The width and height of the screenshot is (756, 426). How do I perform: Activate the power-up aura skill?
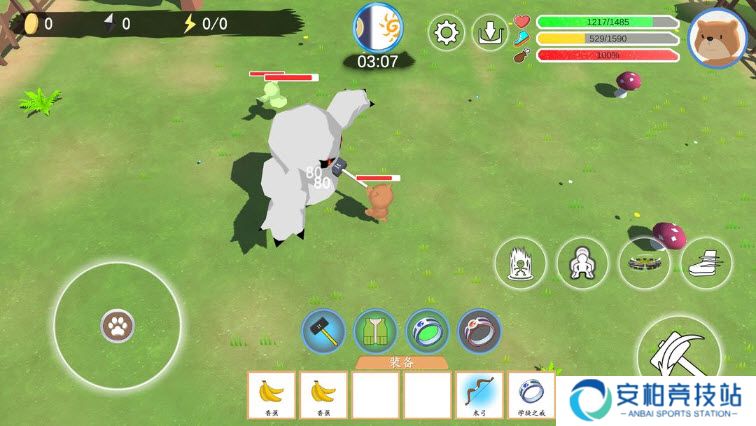point(520,264)
